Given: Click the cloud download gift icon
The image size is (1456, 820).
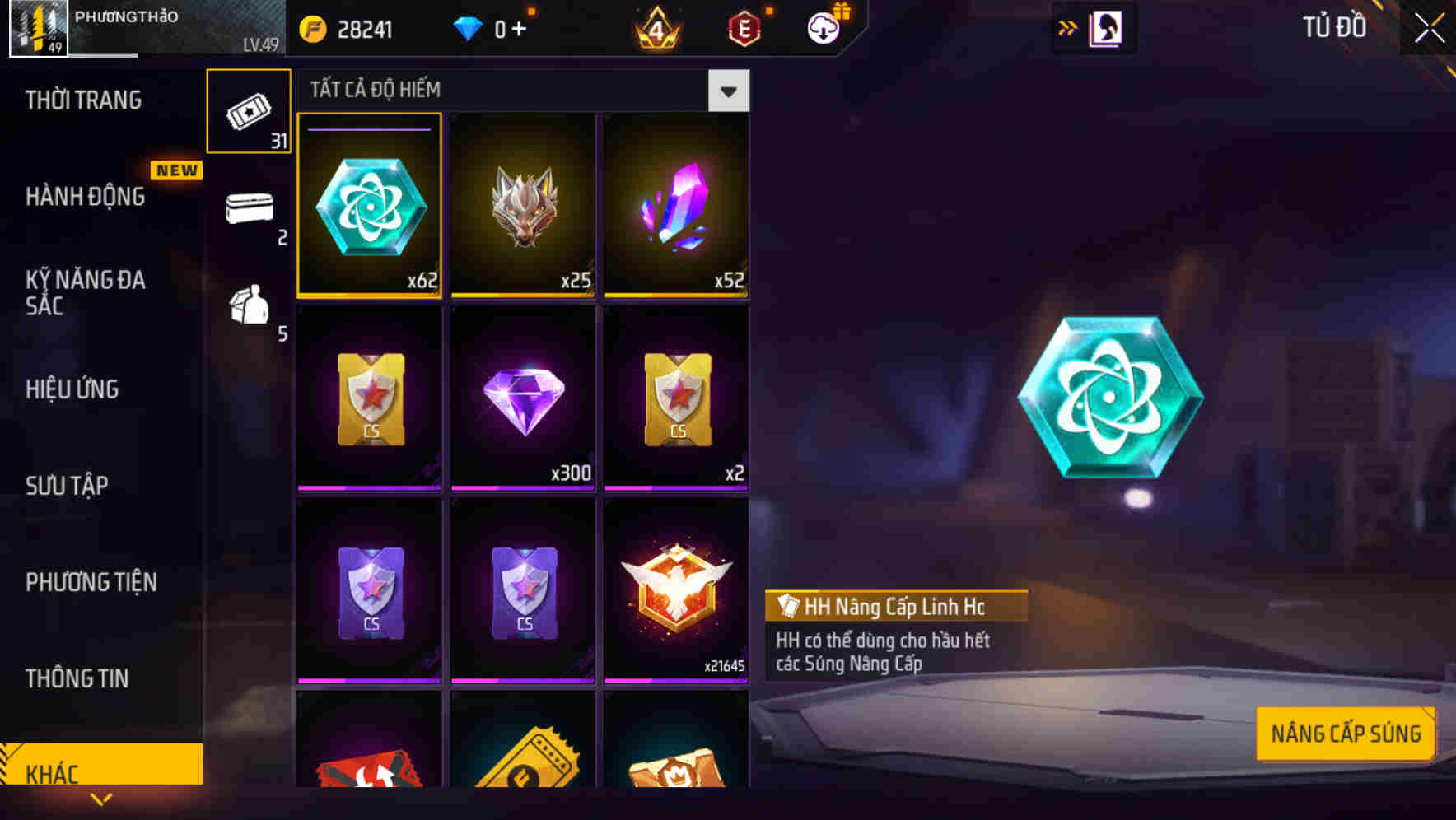Looking at the screenshot, I should pos(824,27).
